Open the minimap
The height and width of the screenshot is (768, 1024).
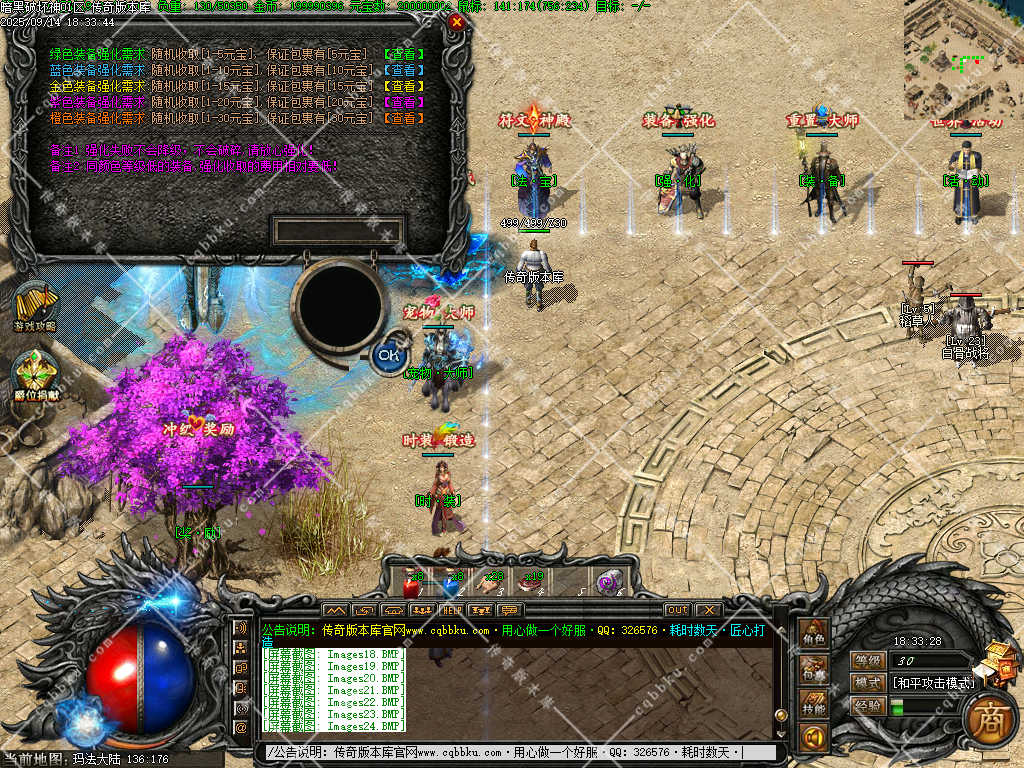(x=963, y=60)
